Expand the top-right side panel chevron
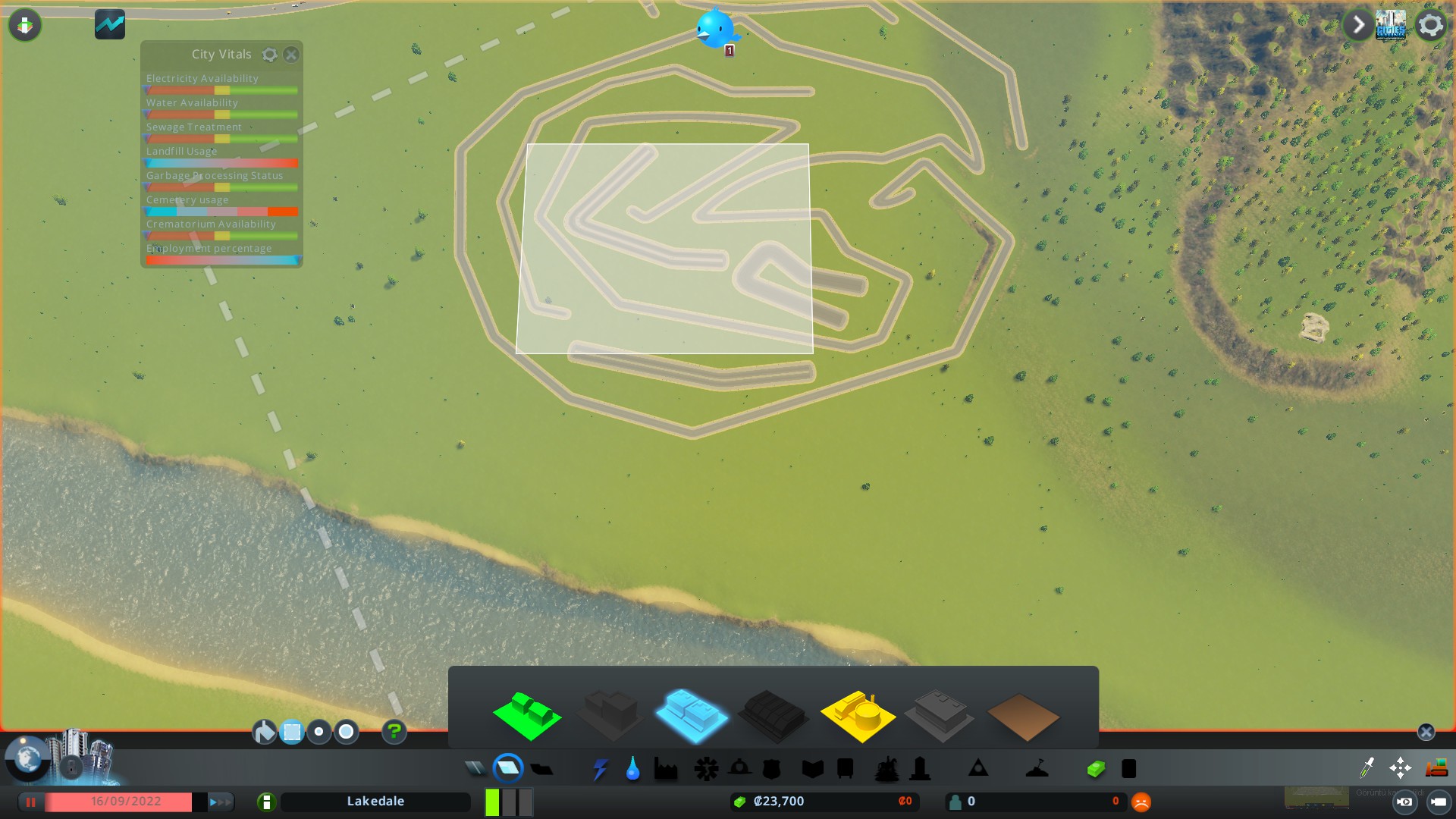This screenshot has width=1456, height=819. pyautogui.click(x=1358, y=25)
